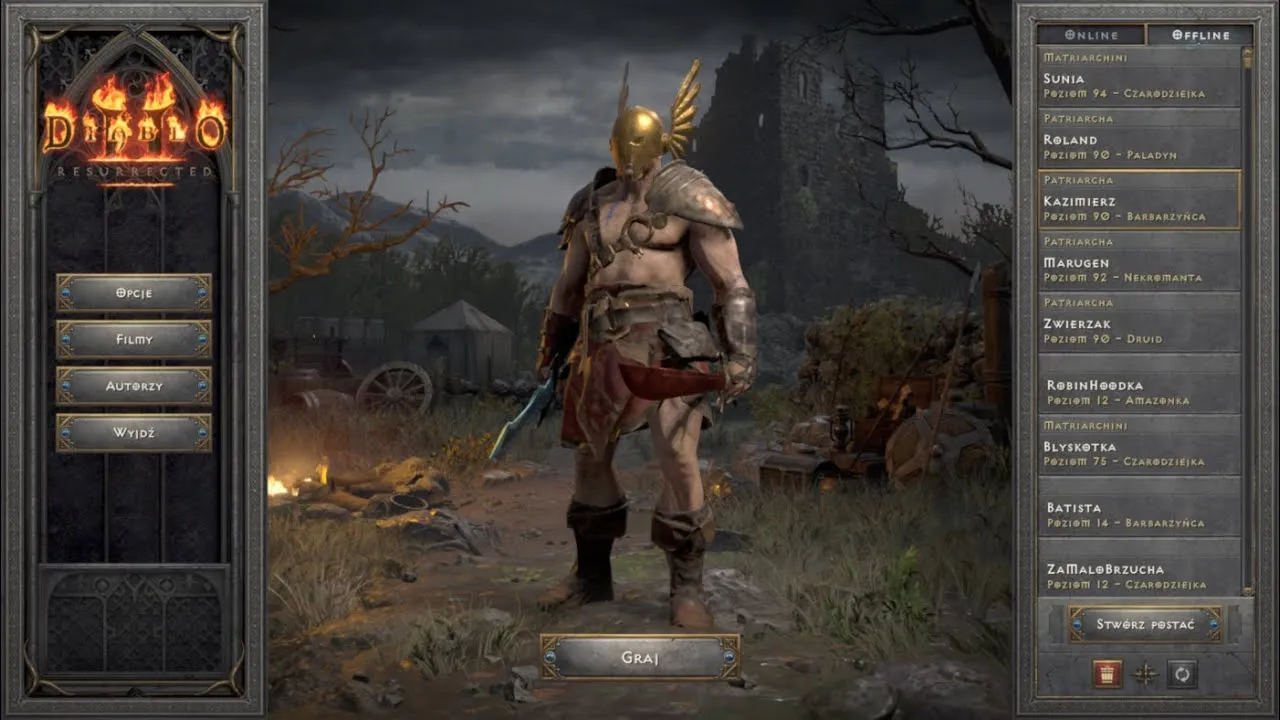Delete character with the red trash icon

[1107, 674]
